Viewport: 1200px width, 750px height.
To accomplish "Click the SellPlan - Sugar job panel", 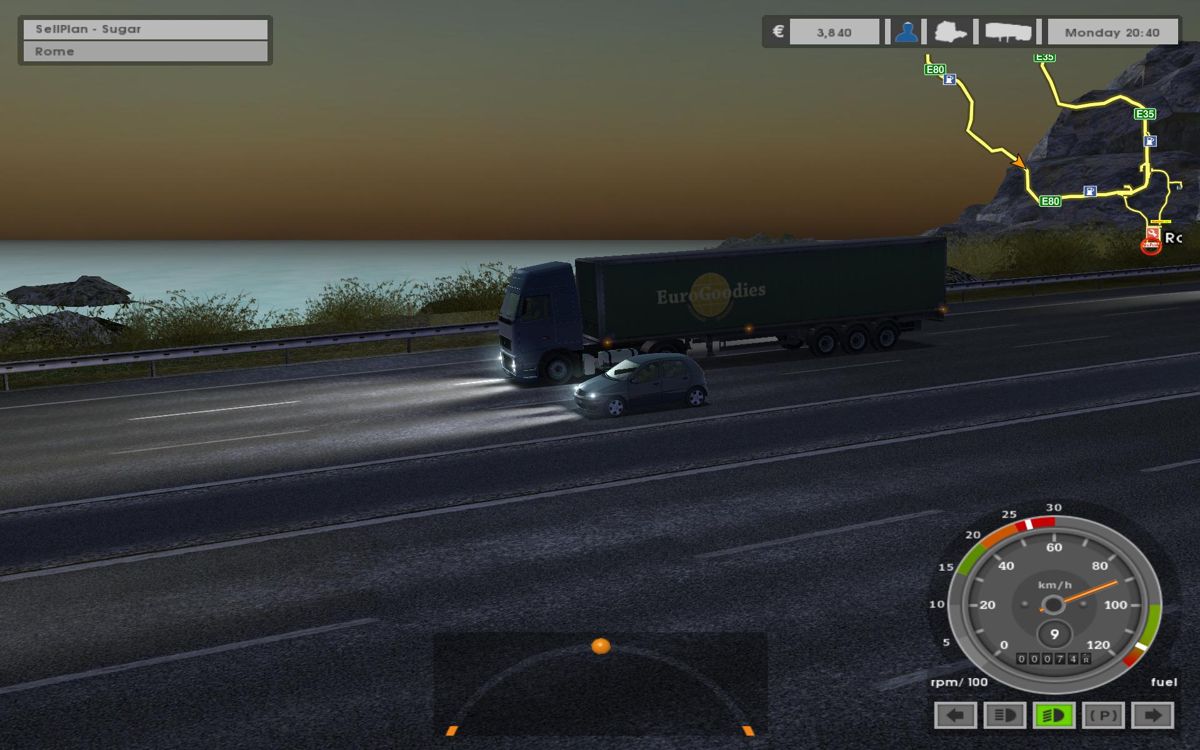I will click(x=144, y=29).
